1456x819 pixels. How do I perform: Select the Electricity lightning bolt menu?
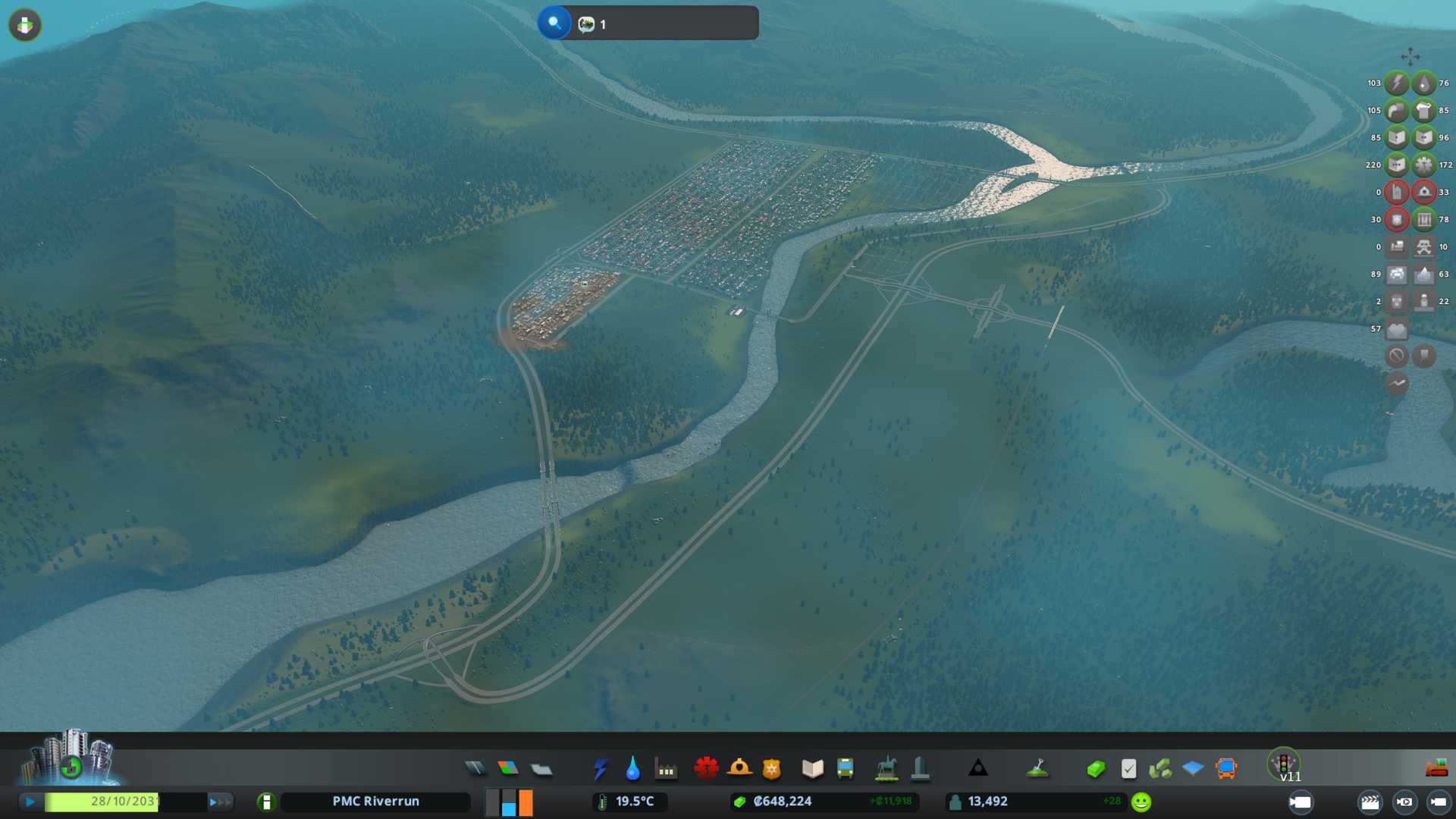600,769
